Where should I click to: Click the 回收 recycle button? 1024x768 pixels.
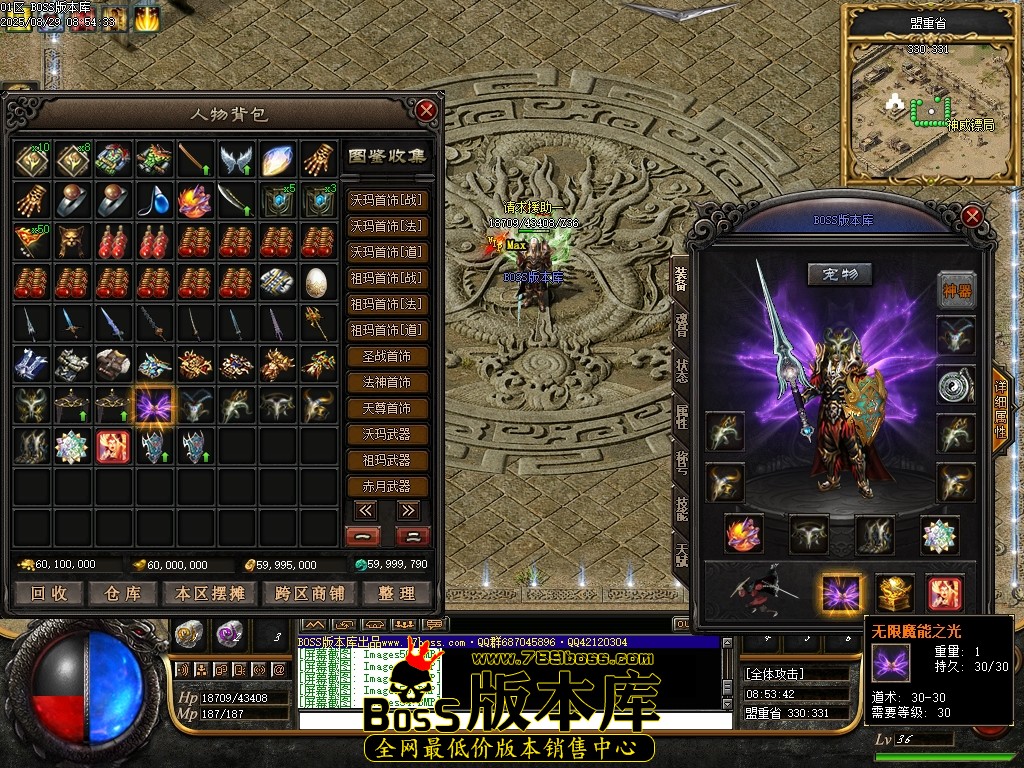point(48,593)
